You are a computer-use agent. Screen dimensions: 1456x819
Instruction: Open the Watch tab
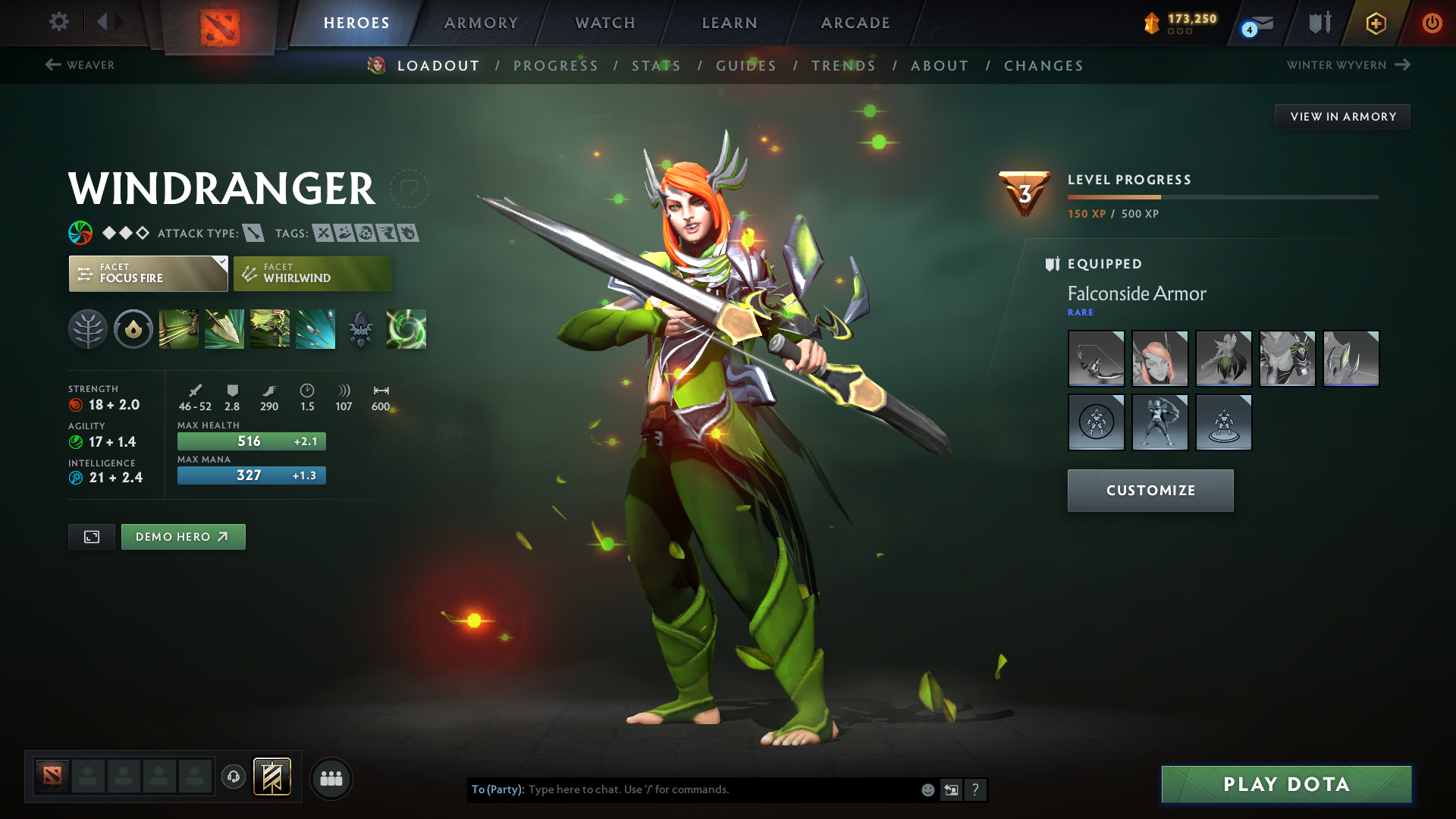click(605, 23)
